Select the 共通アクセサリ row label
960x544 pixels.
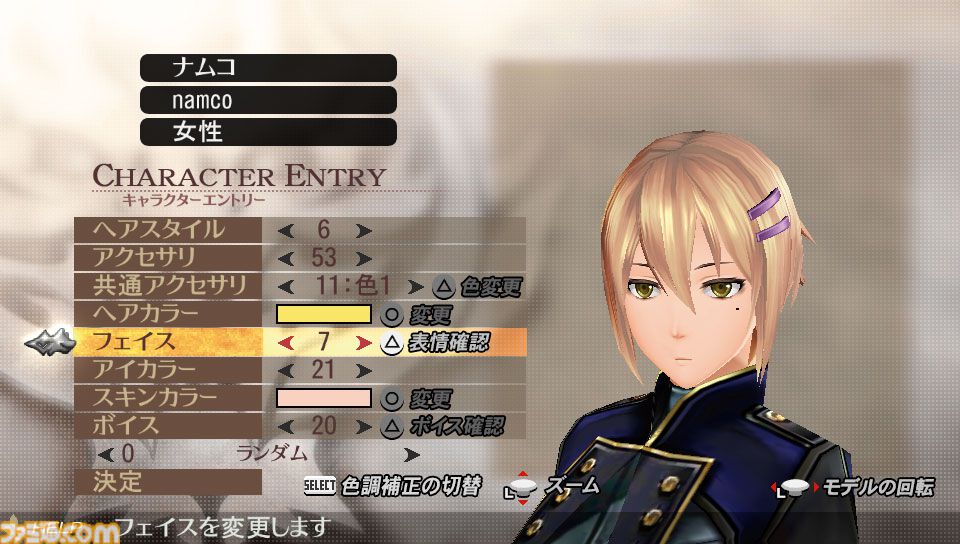[x=168, y=285]
